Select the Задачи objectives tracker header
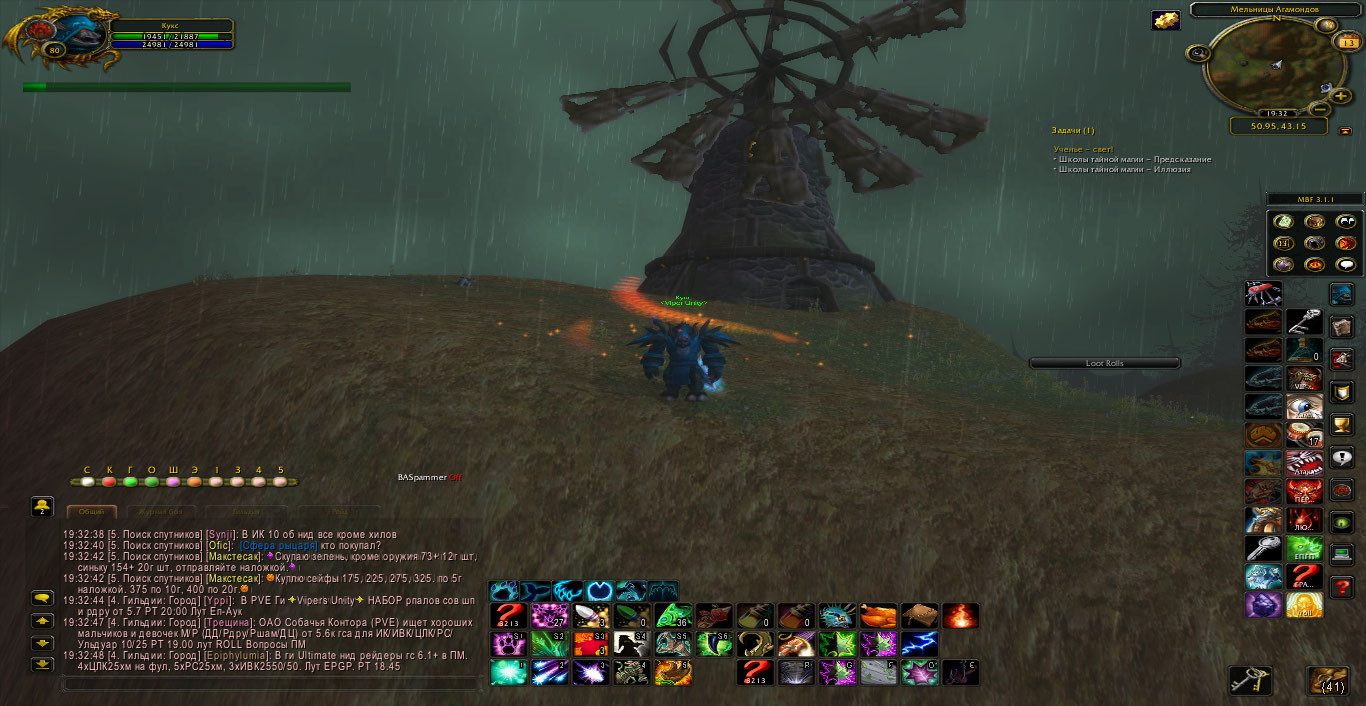Image resolution: width=1366 pixels, height=706 pixels. pos(1073,130)
